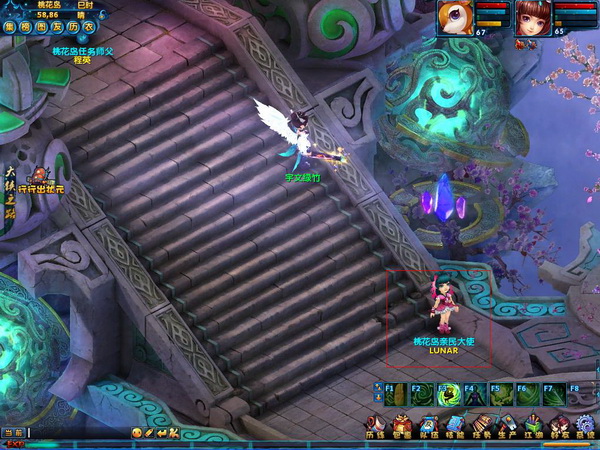Click the girl character portrait

[532, 18]
